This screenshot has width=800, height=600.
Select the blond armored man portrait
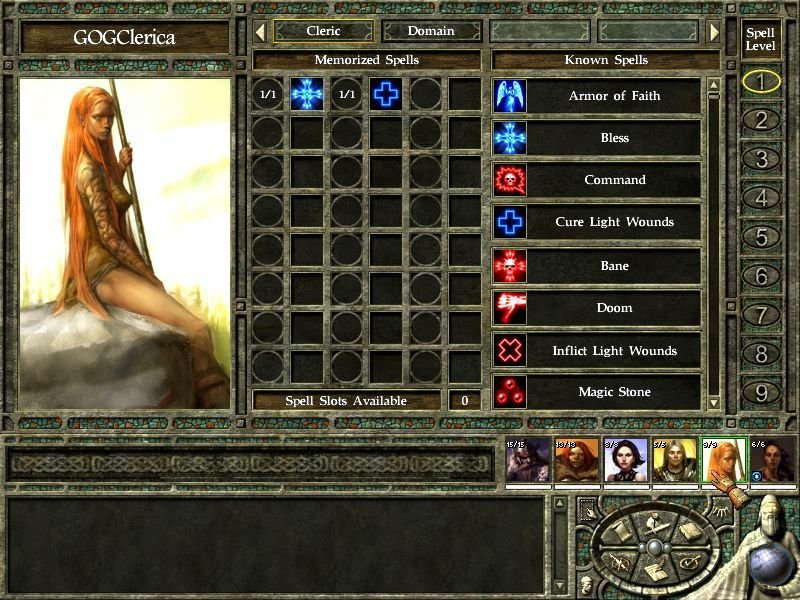674,462
